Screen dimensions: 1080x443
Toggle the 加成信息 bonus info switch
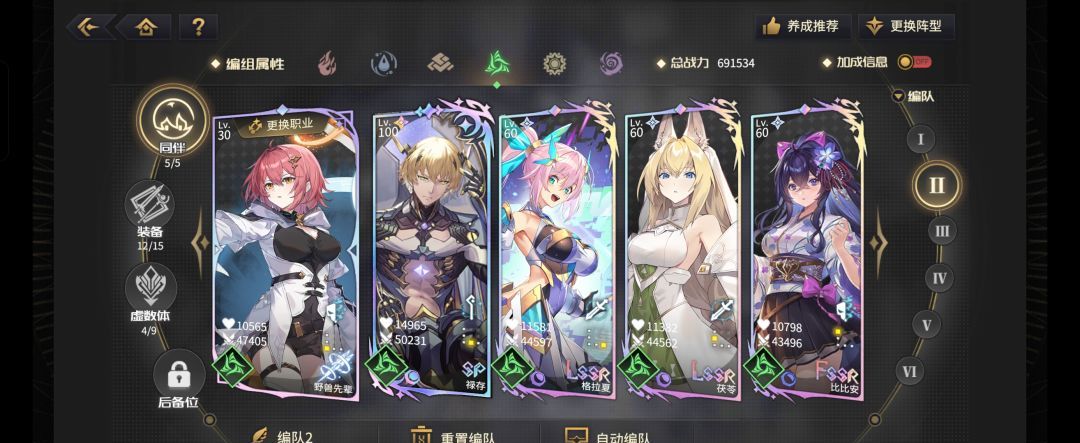coord(913,62)
